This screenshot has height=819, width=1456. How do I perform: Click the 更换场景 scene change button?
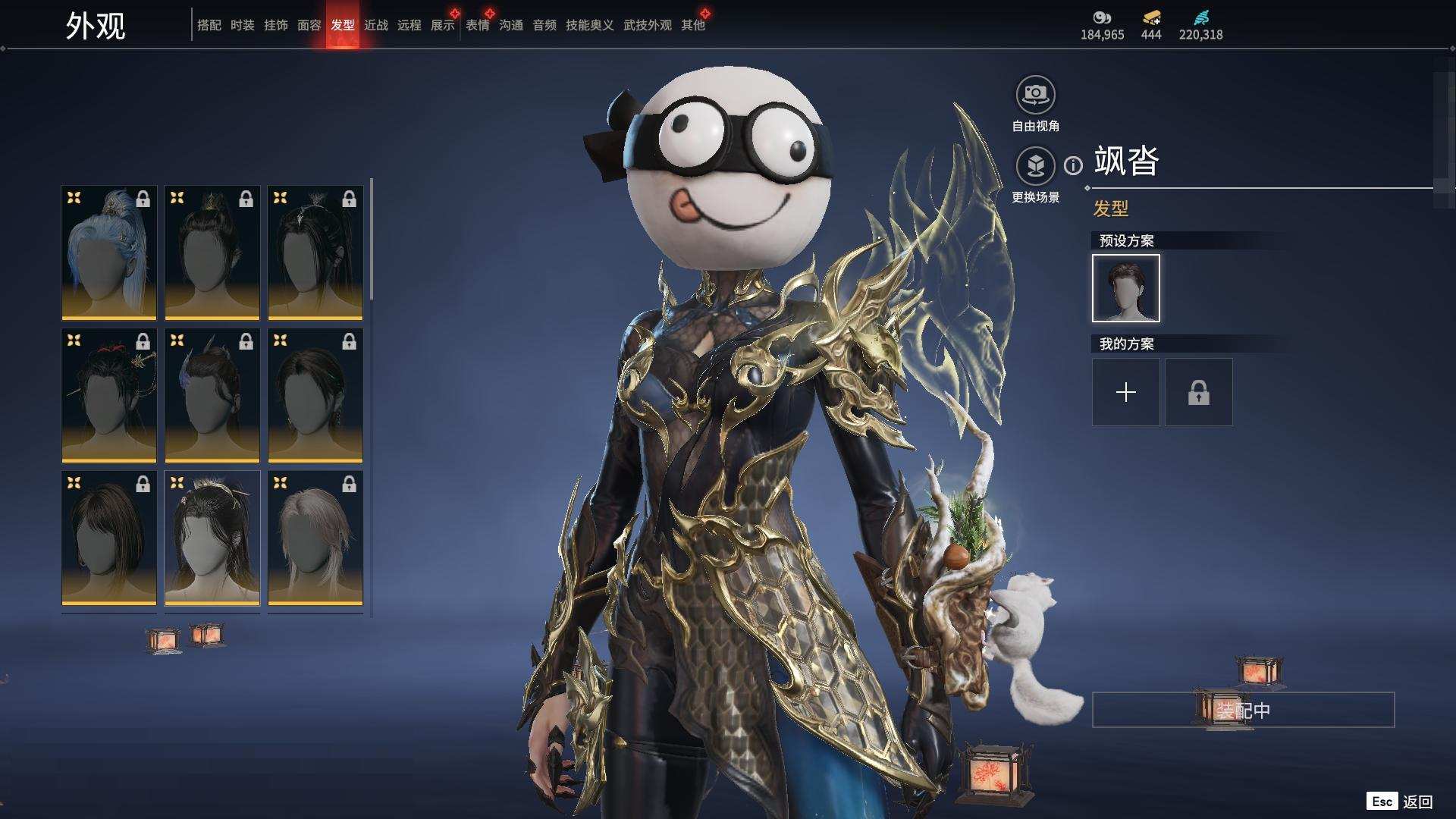pos(1035,166)
